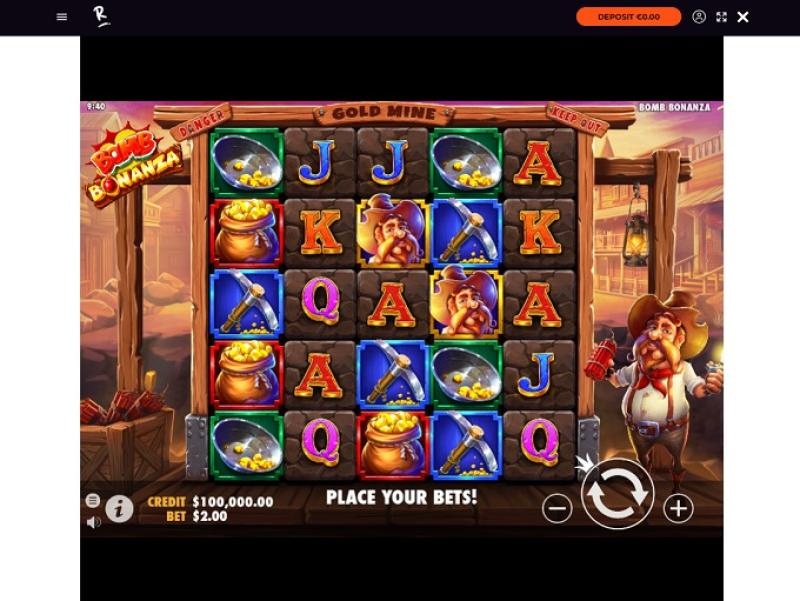Go to the casino home logo
This screenshot has height=601, width=800.
click(101, 16)
